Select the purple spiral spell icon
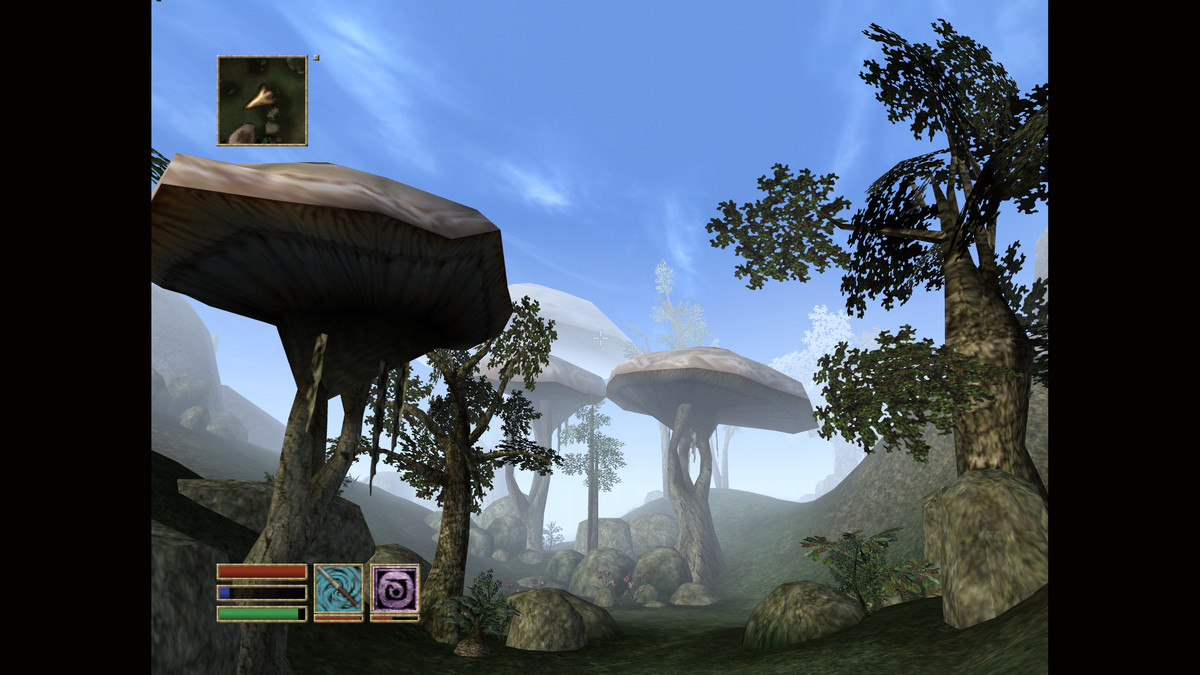 click(394, 588)
